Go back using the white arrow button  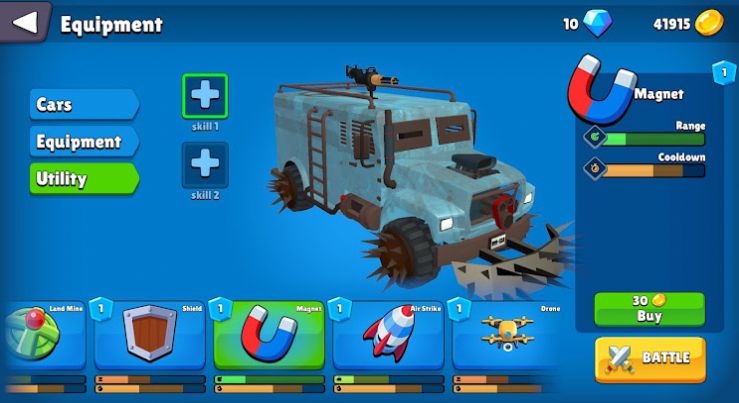tap(25, 22)
